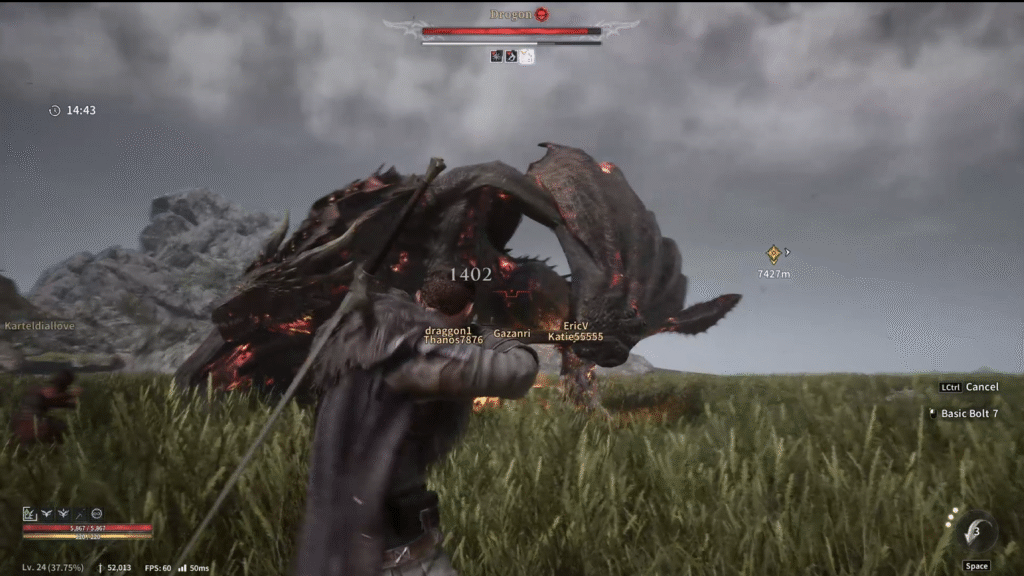
Task: Click the dodge roll ability icon
Action: pyautogui.click(x=974, y=534)
